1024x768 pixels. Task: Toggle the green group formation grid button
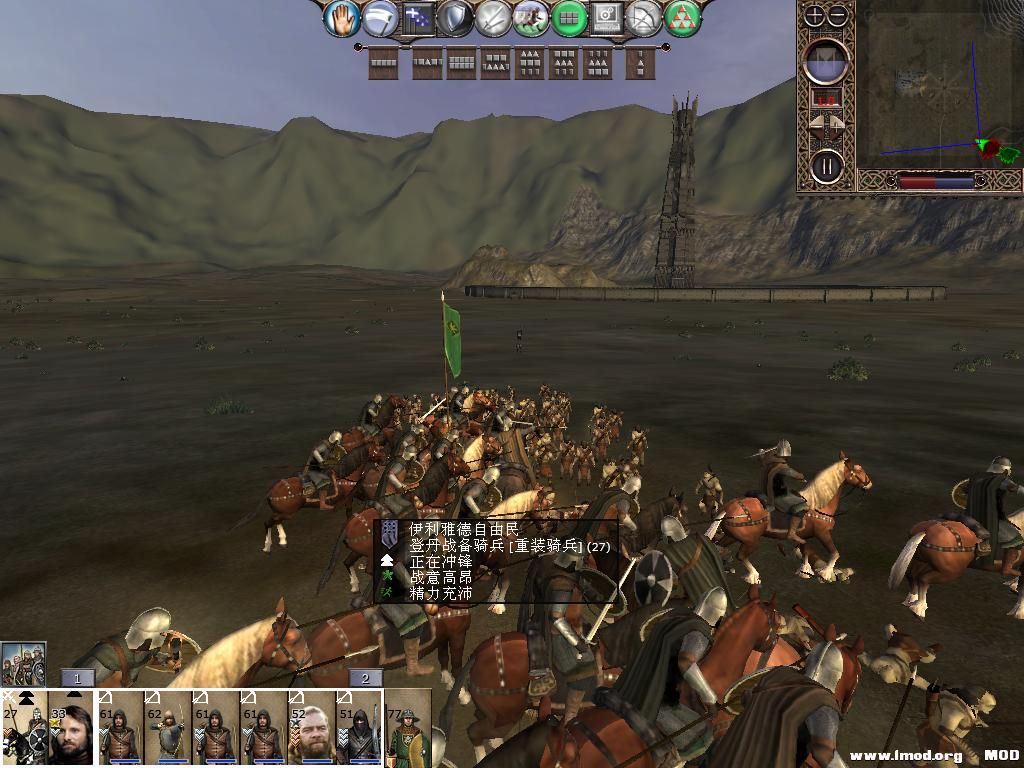point(569,18)
